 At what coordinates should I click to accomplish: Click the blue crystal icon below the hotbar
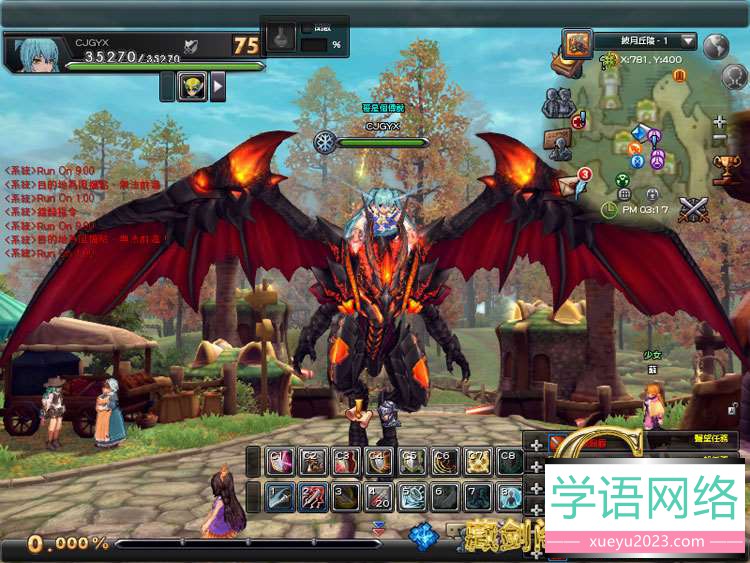tap(422, 536)
